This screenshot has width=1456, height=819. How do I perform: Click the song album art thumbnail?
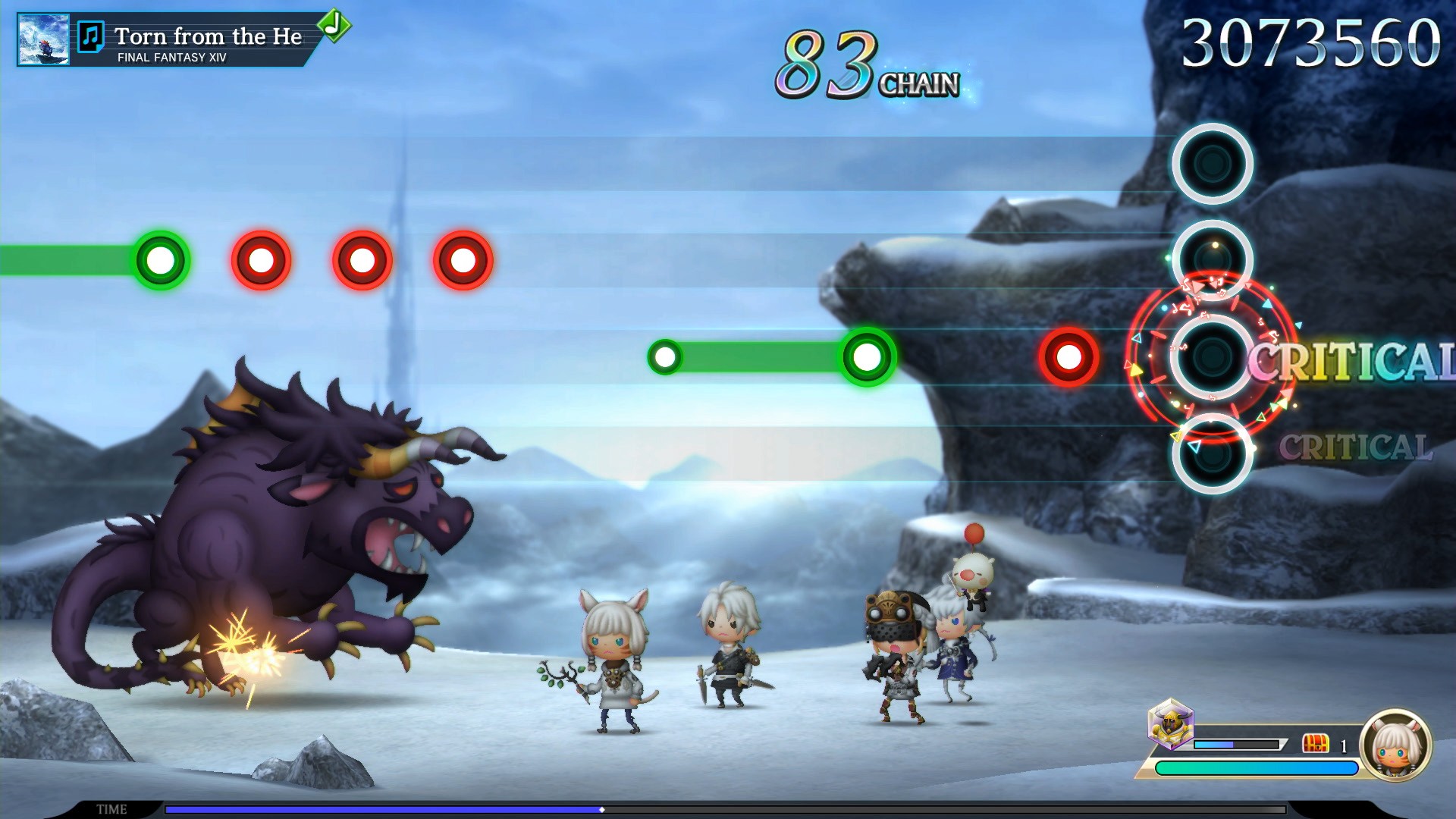tap(43, 39)
